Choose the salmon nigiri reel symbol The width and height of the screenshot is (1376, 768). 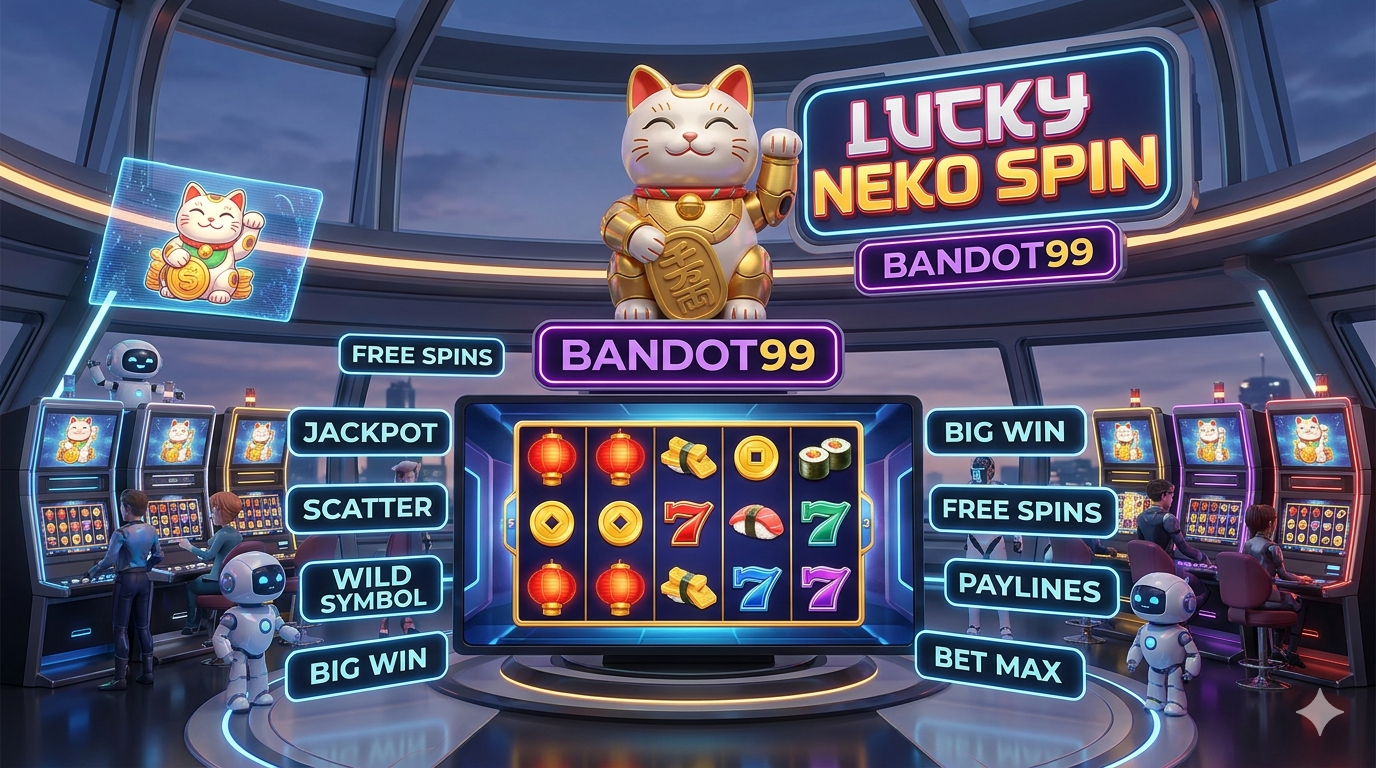tap(757, 521)
